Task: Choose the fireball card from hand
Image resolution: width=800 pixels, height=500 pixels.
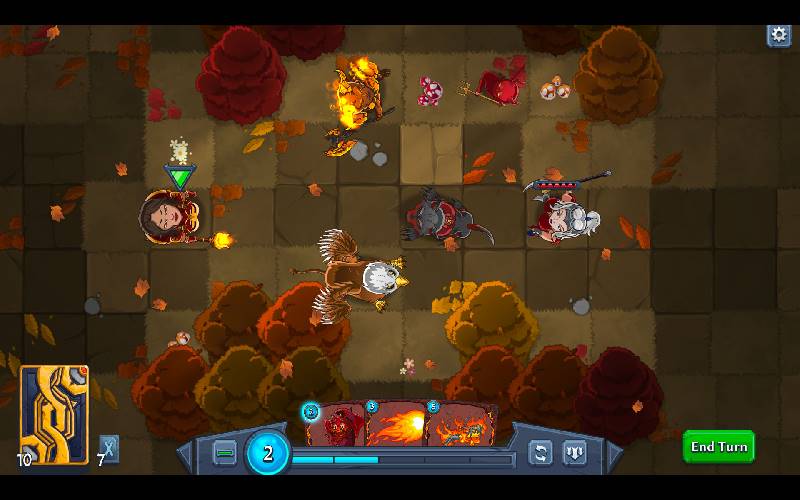Action: pos(398,427)
